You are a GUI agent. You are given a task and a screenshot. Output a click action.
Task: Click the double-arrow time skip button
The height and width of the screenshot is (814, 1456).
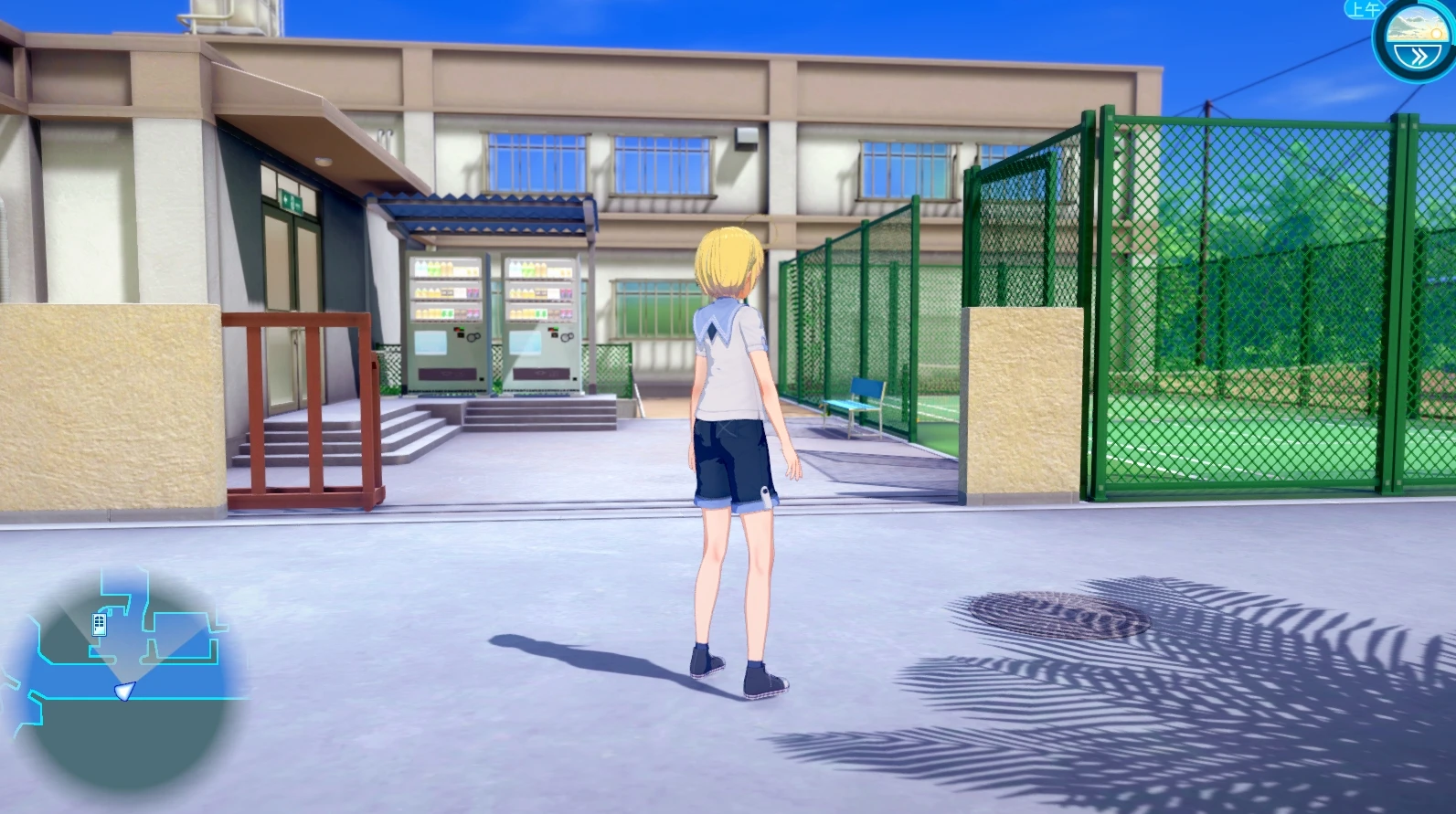coord(1418,57)
